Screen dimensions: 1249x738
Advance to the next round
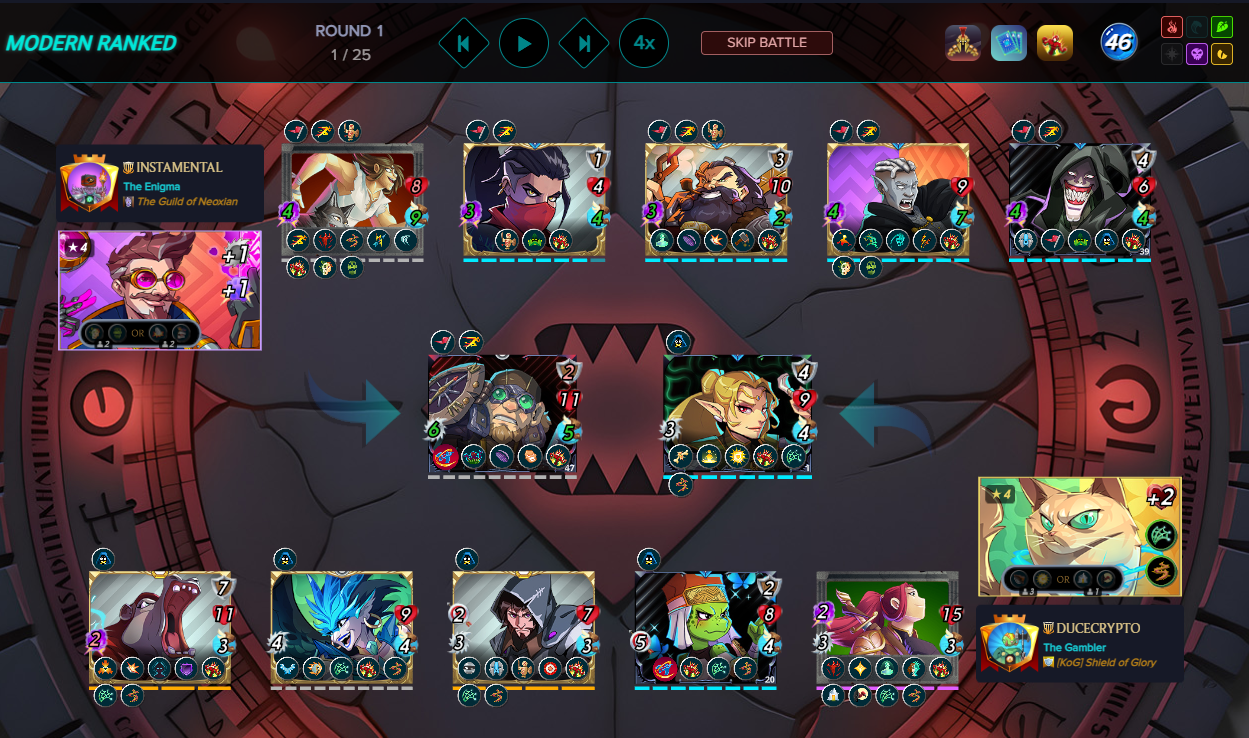585,44
